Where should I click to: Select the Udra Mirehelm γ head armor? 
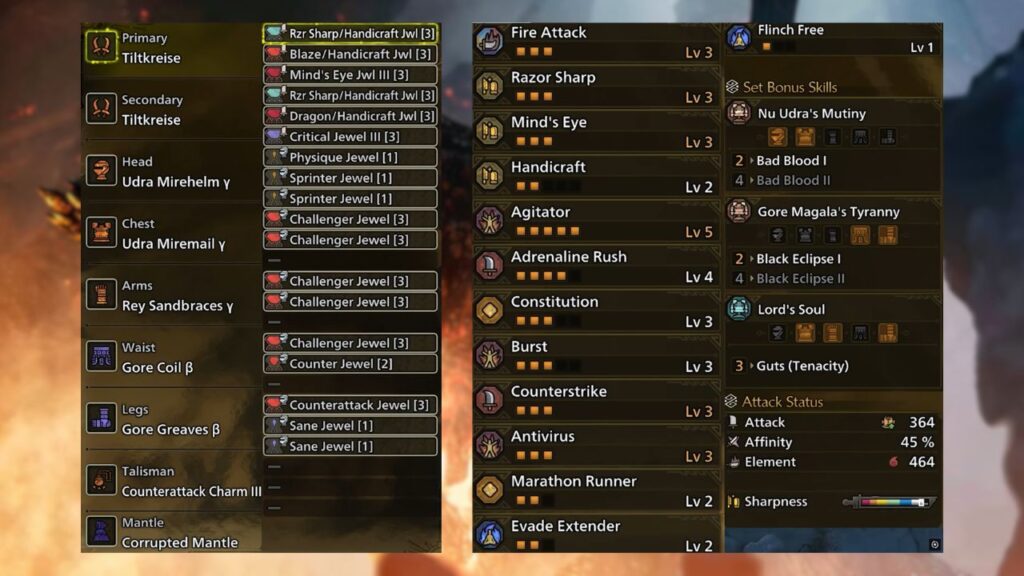pos(170,172)
